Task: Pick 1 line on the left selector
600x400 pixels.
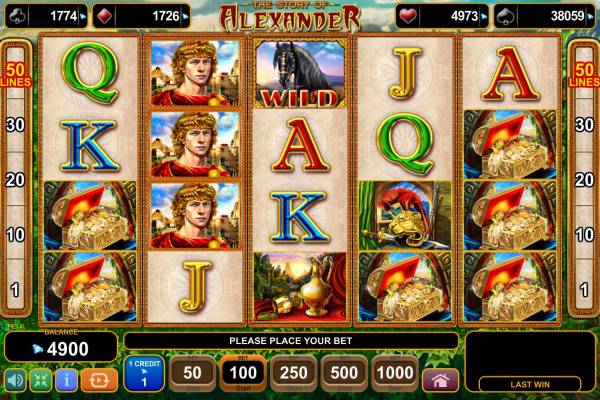Action: point(15,289)
